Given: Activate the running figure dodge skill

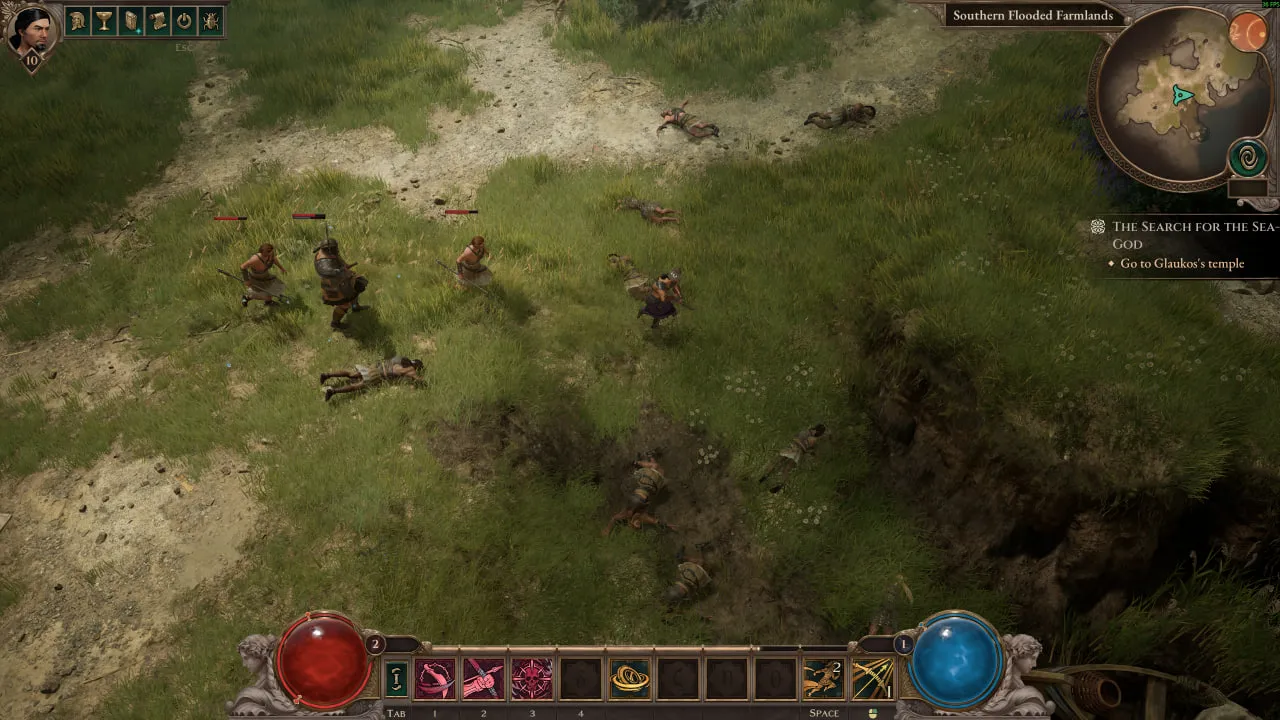Looking at the screenshot, I should [822, 679].
